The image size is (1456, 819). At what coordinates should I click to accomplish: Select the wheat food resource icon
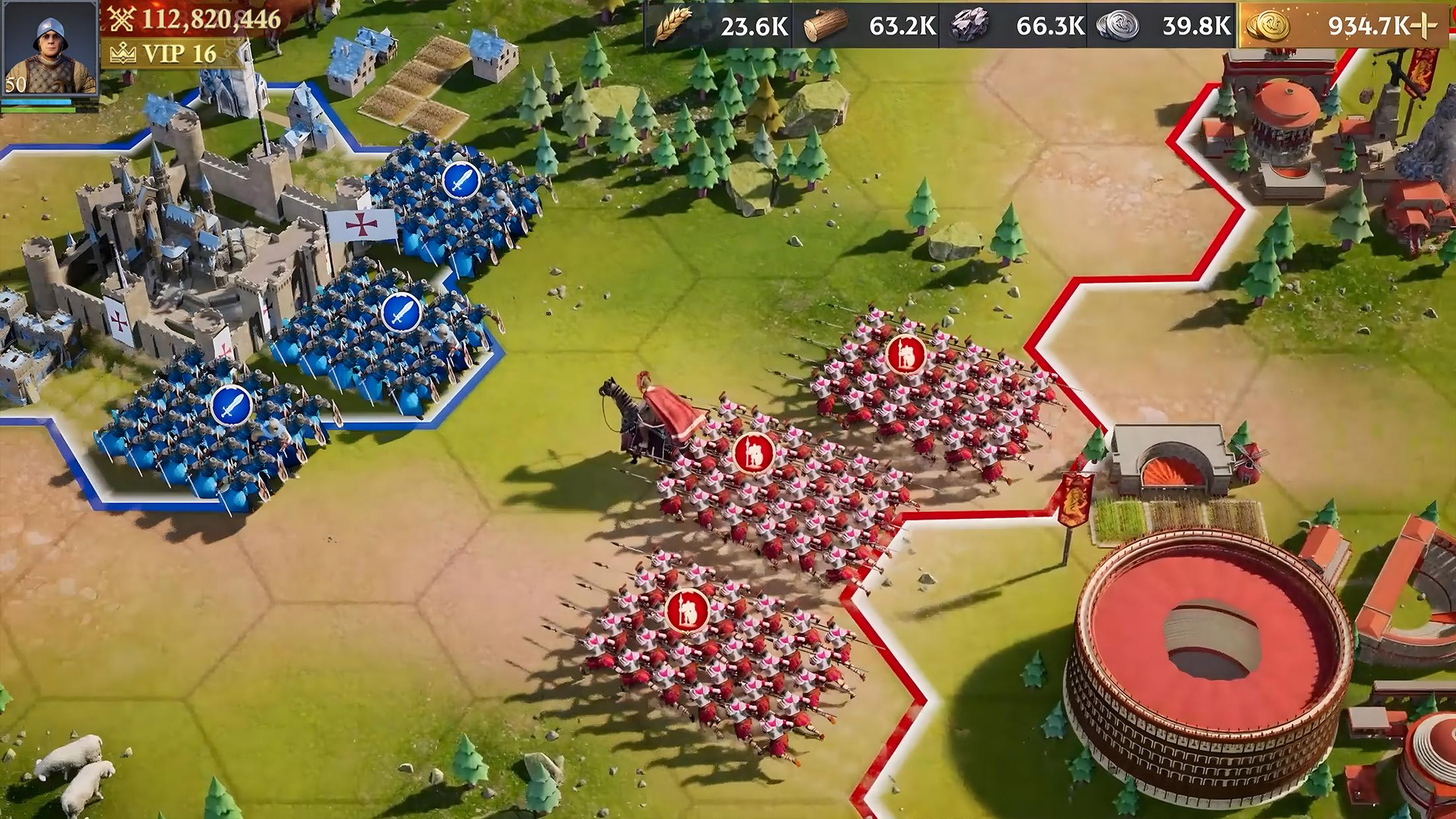click(x=671, y=26)
